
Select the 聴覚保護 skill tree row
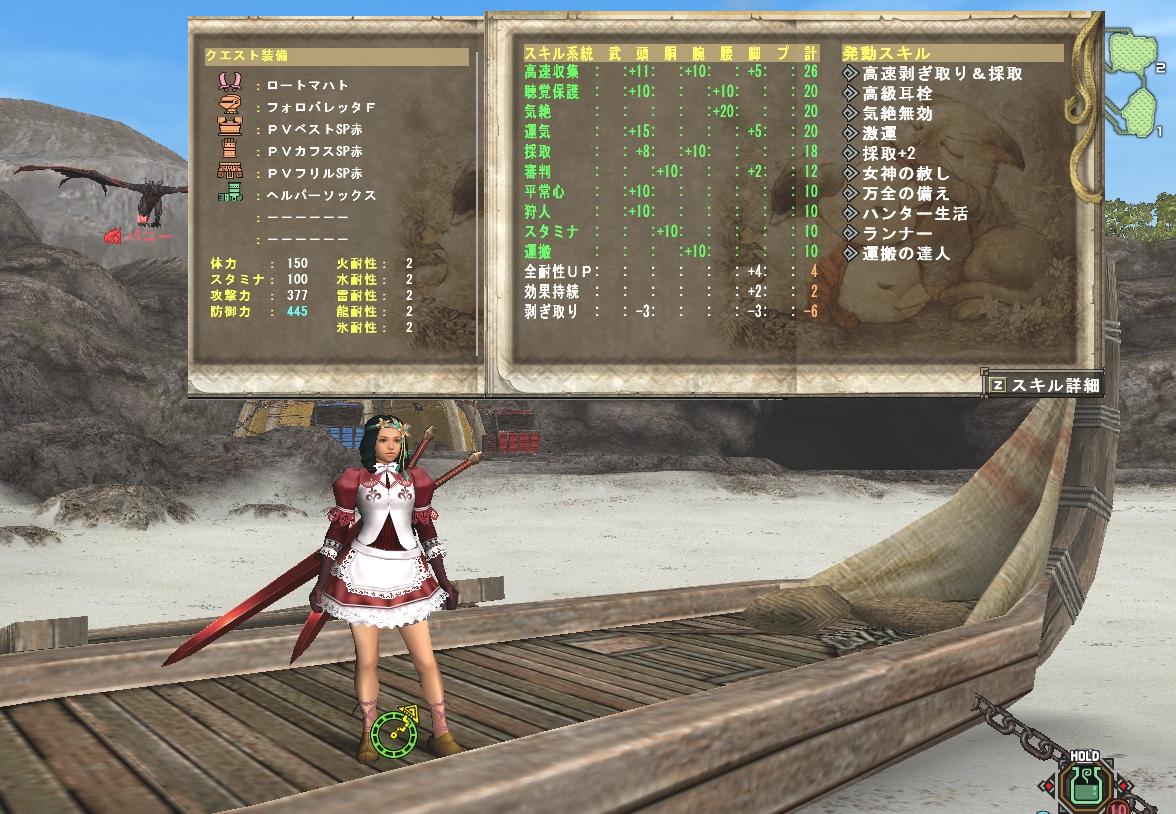[550, 91]
